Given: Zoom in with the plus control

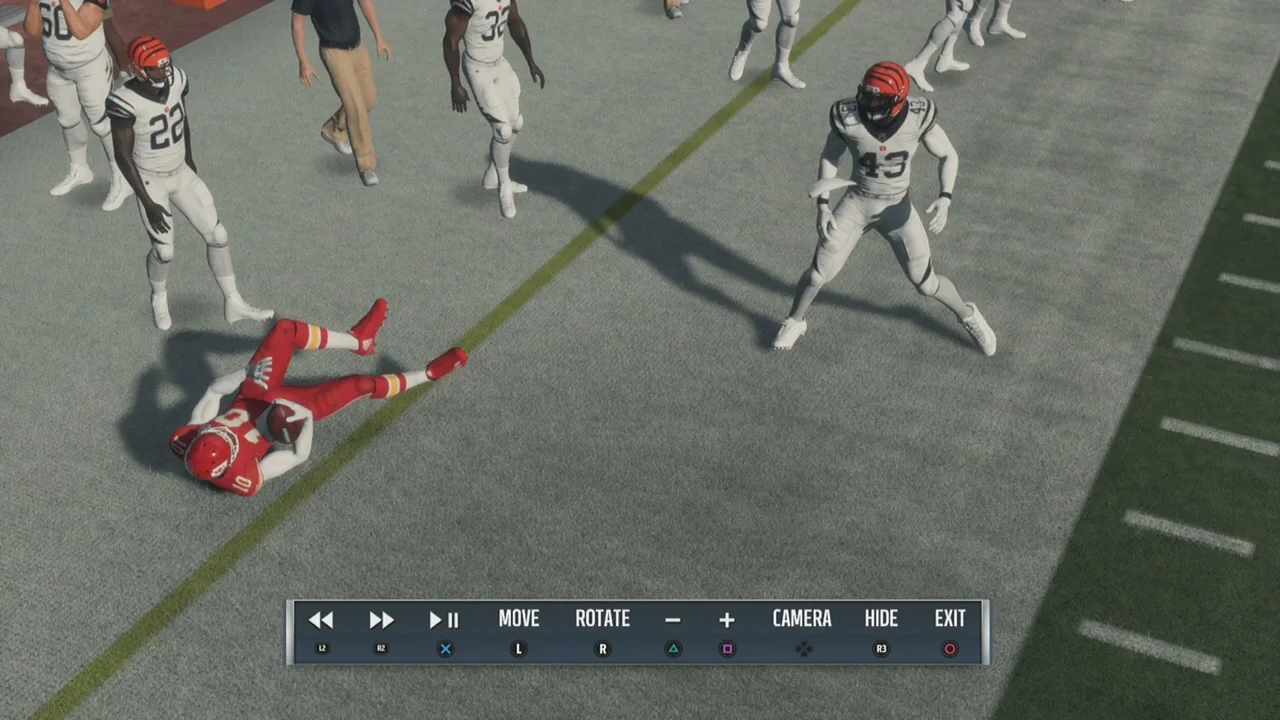Looking at the screenshot, I should pyautogui.click(x=727, y=621).
